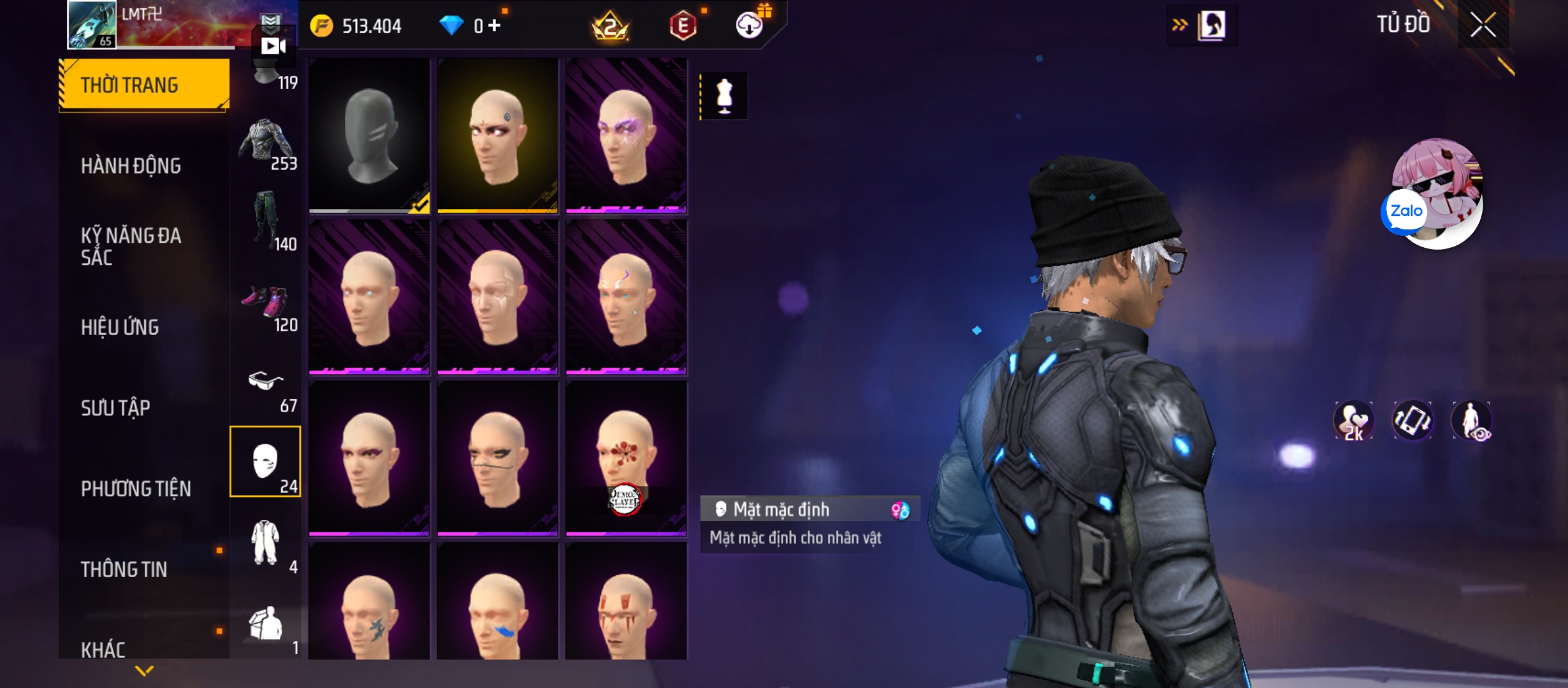
Task: Add diamonds with the plus button
Action: pos(495,25)
